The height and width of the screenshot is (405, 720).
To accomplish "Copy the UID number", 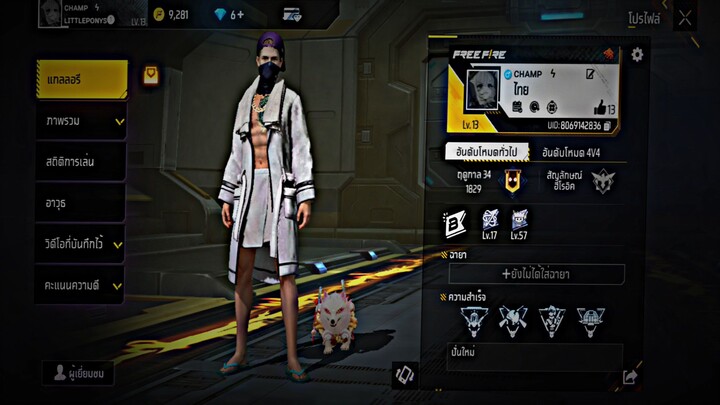I will [607, 126].
